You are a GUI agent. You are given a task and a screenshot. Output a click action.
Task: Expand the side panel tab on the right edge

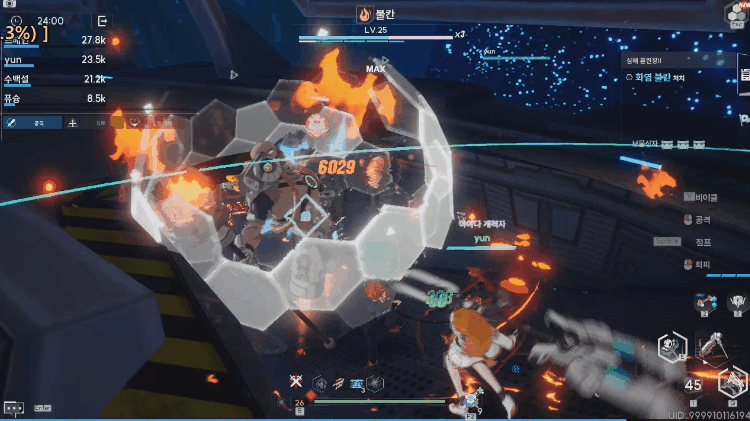pyautogui.click(x=744, y=76)
